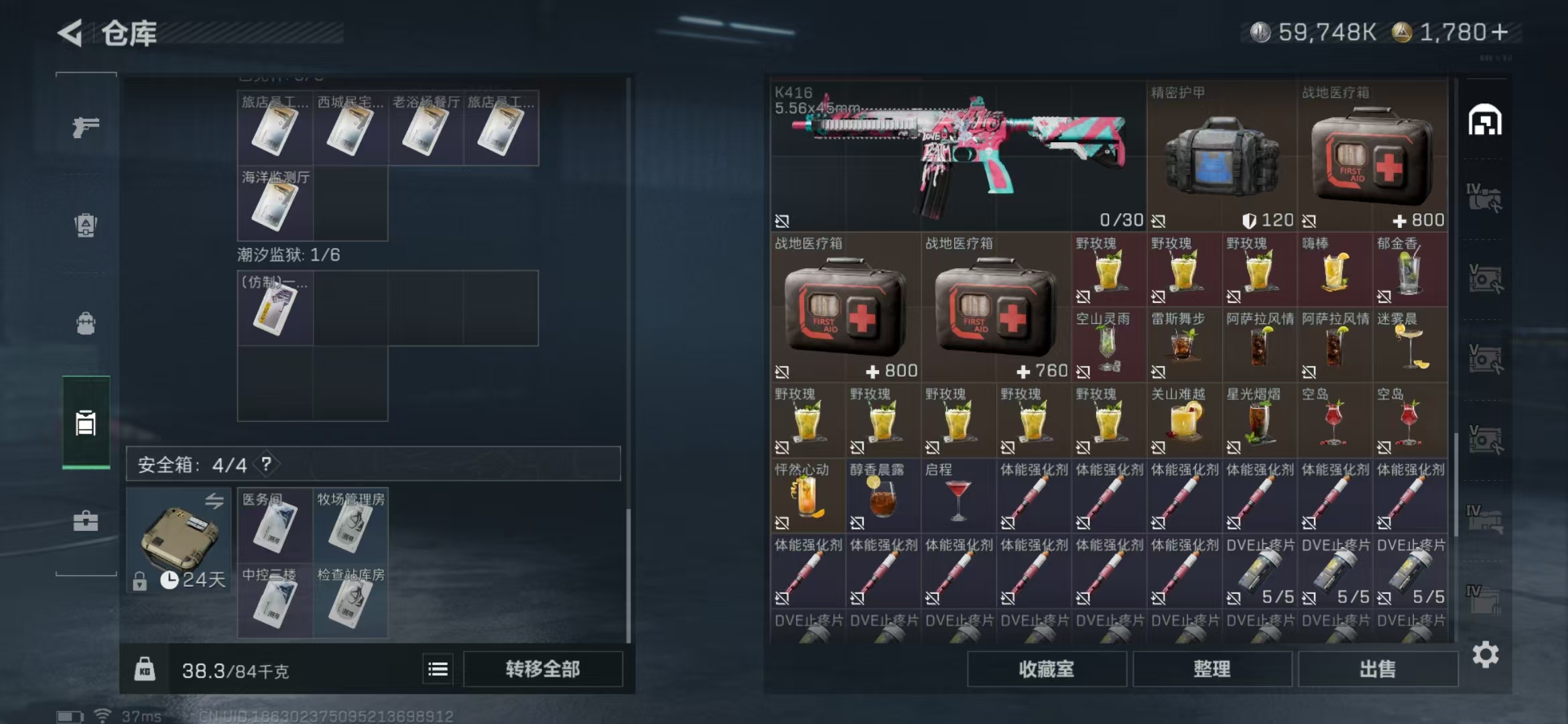The height and width of the screenshot is (724, 1568).
Task: Select the 牧场管理房 key in safe box
Action: (350, 526)
